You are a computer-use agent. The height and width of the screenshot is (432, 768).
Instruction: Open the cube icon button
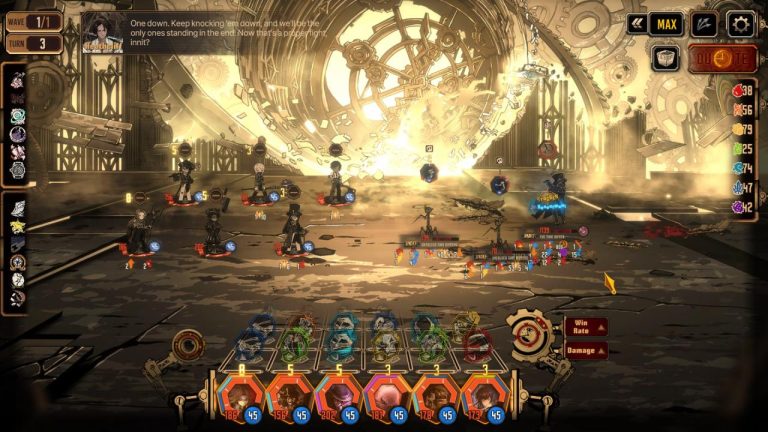point(665,58)
